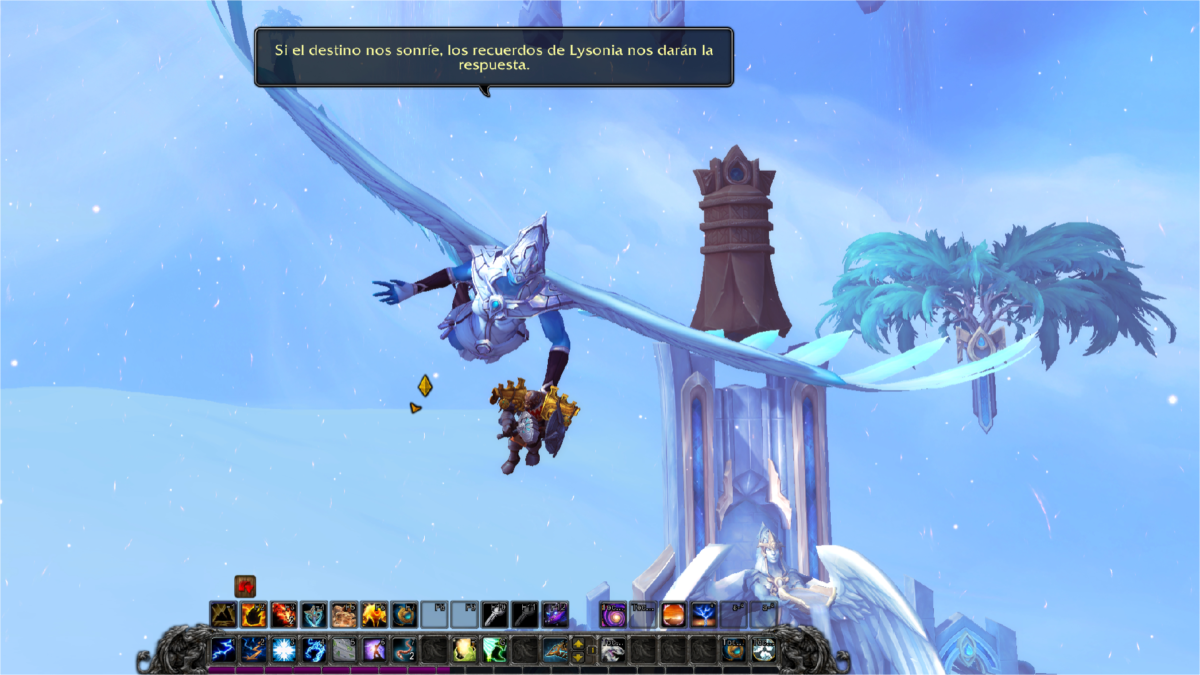Cast the blue Lightning Bolt spell

point(223,650)
